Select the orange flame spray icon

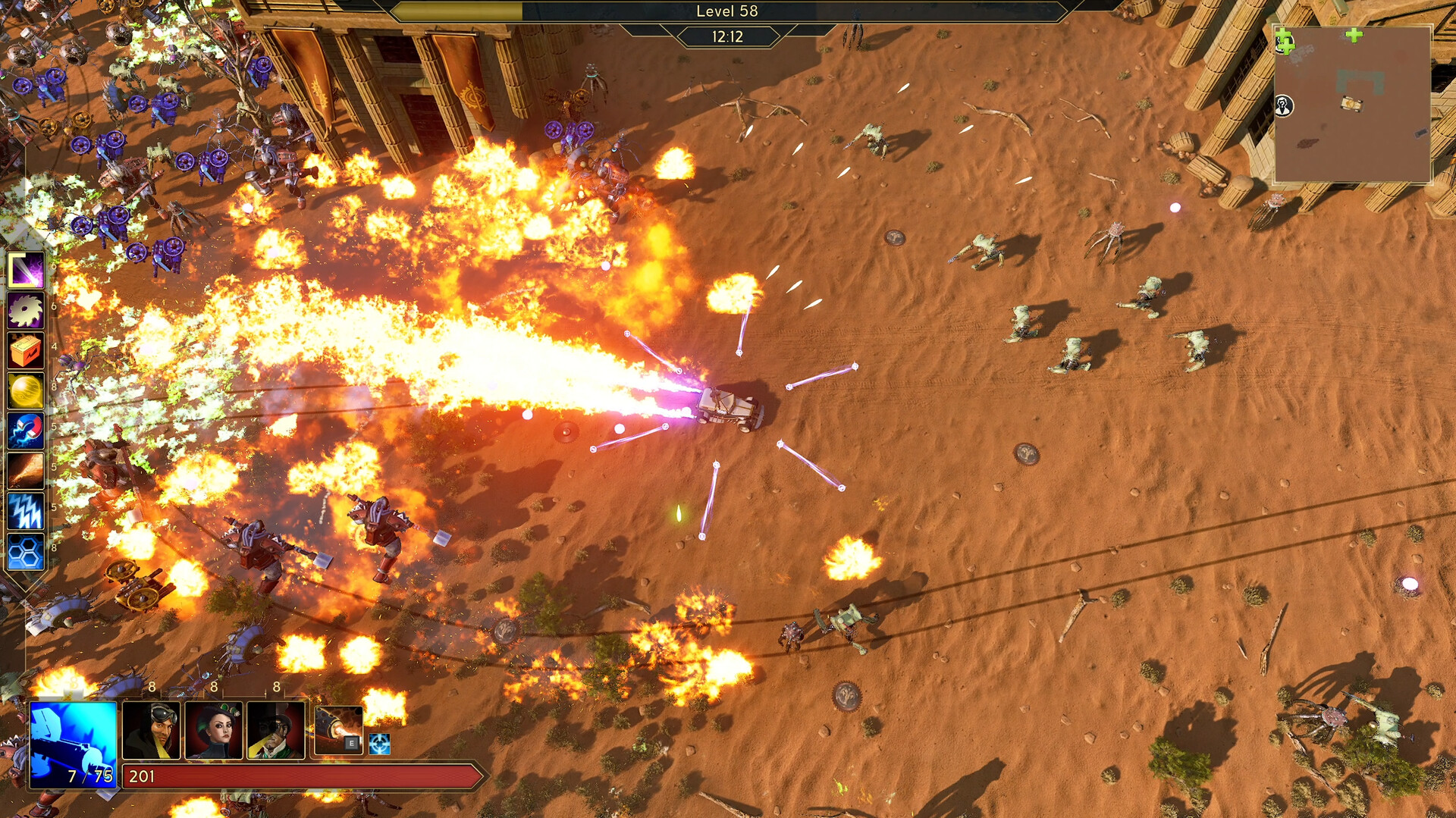point(26,472)
